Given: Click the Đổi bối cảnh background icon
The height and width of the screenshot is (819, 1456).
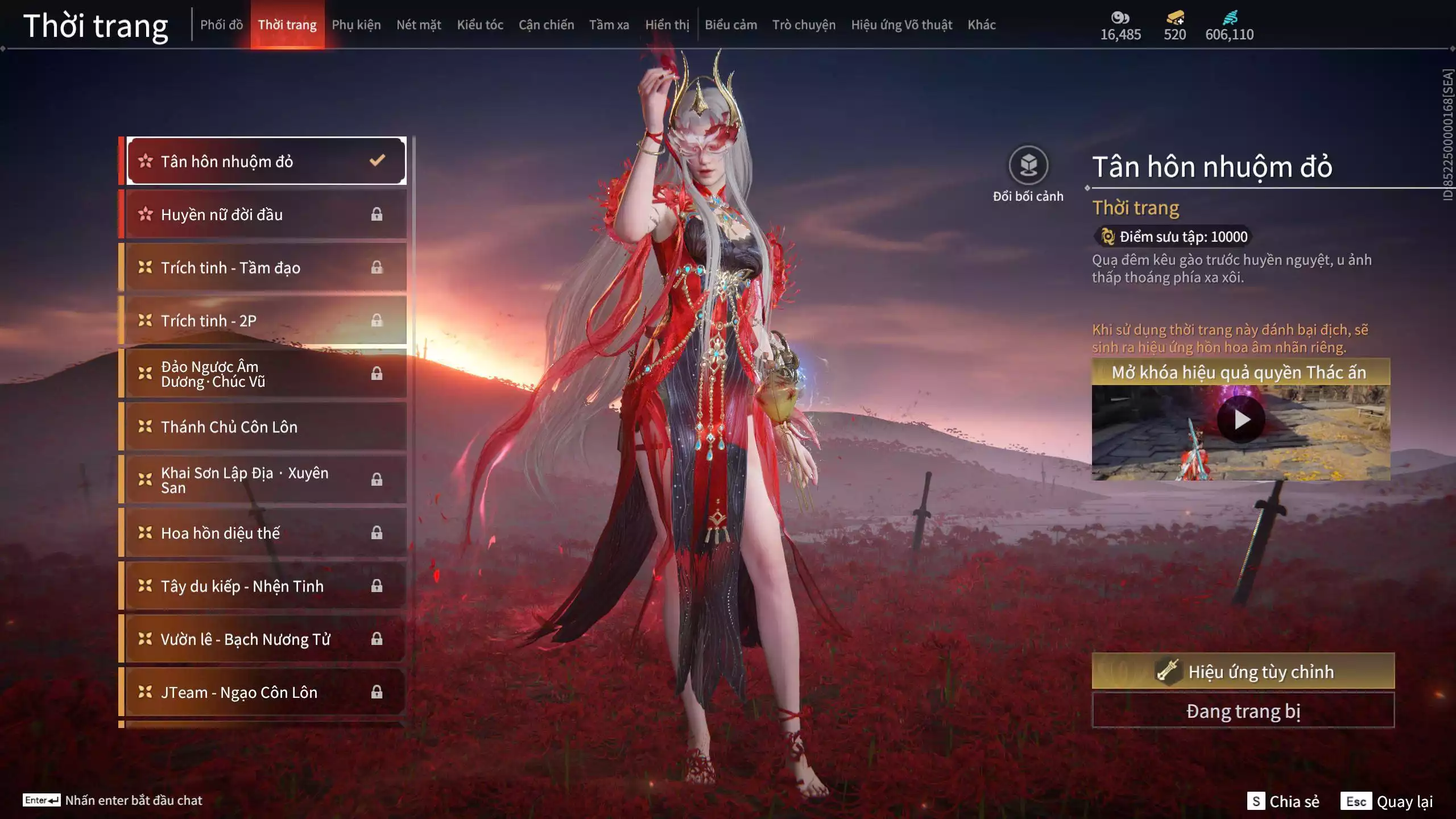Looking at the screenshot, I should click(x=1028, y=166).
